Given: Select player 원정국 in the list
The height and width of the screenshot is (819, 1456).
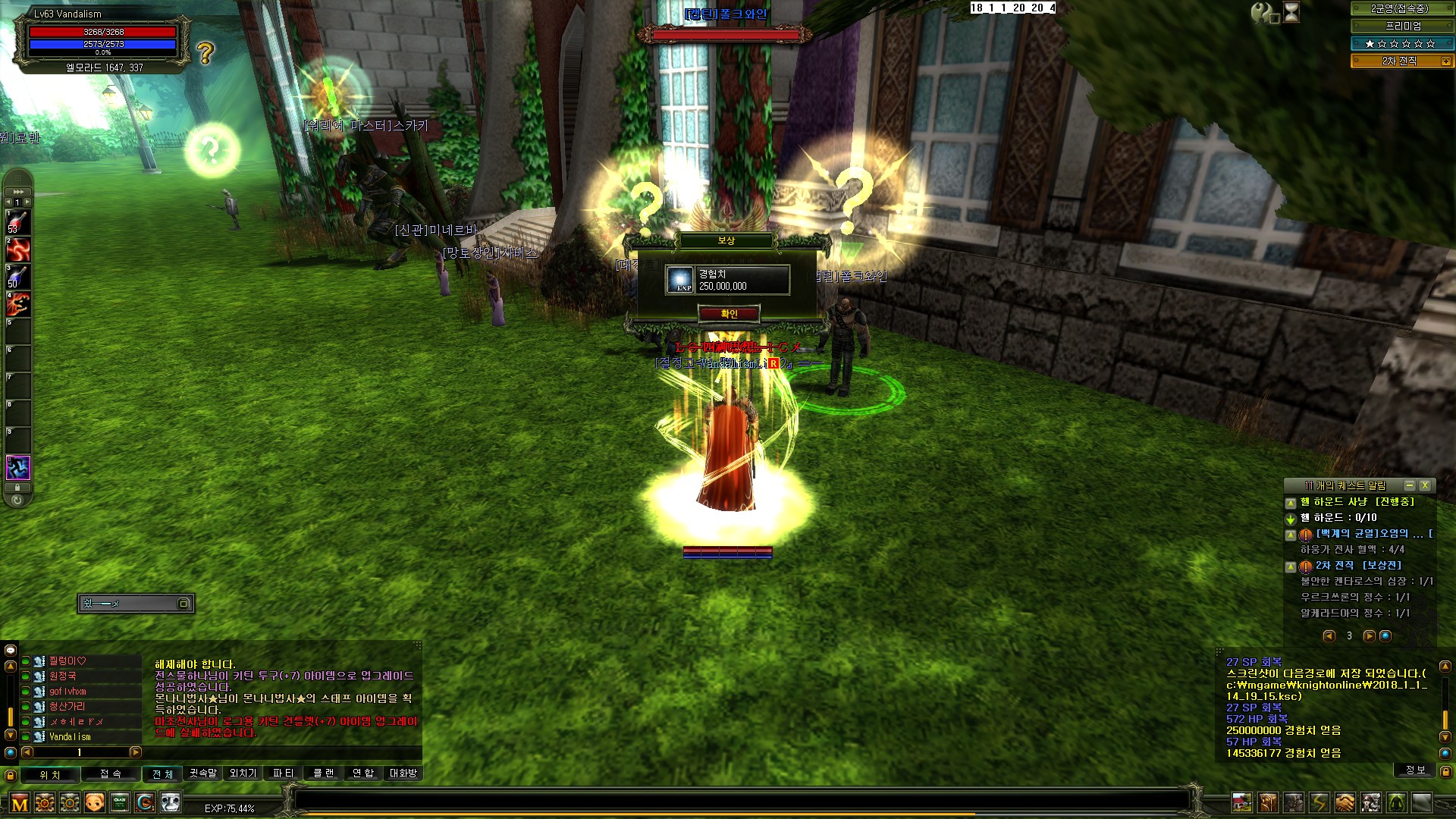Looking at the screenshot, I should point(63,676).
